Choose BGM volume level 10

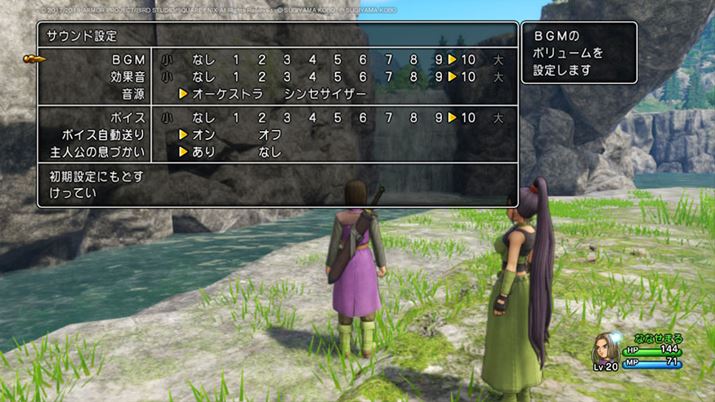pos(468,60)
